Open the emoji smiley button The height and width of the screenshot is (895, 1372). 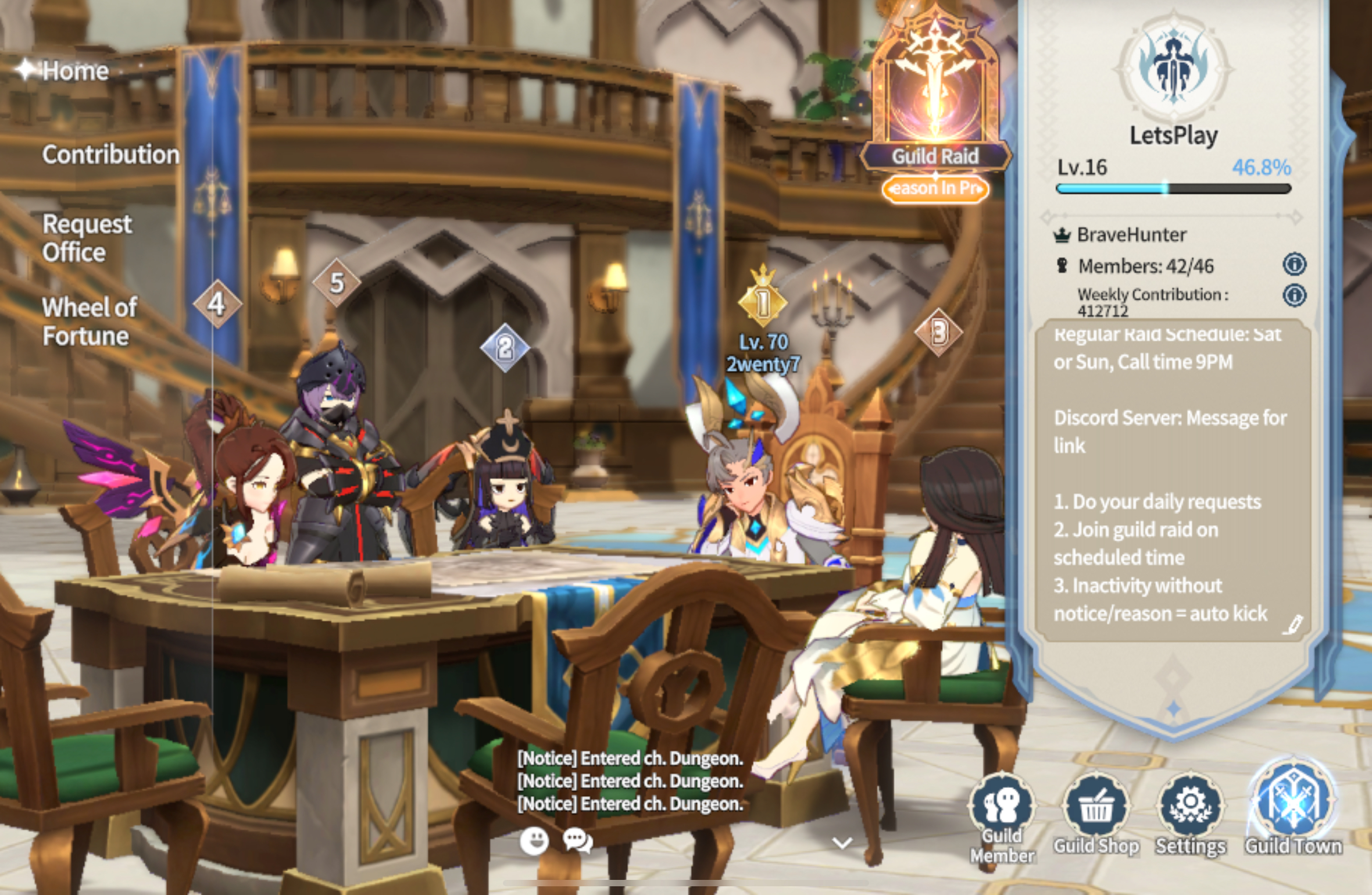click(x=534, y=840)
